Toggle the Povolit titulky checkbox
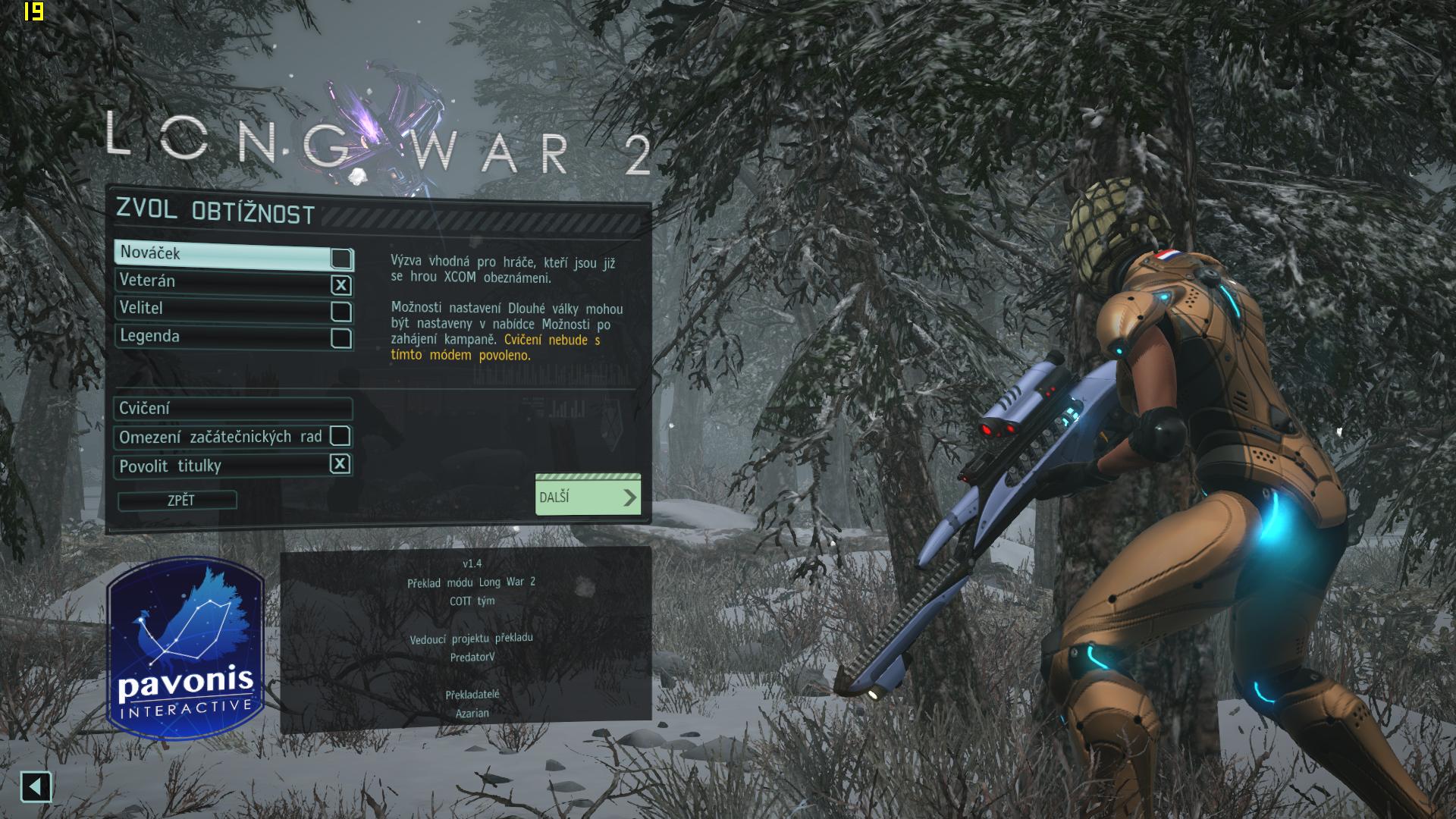 pos(340,464)
